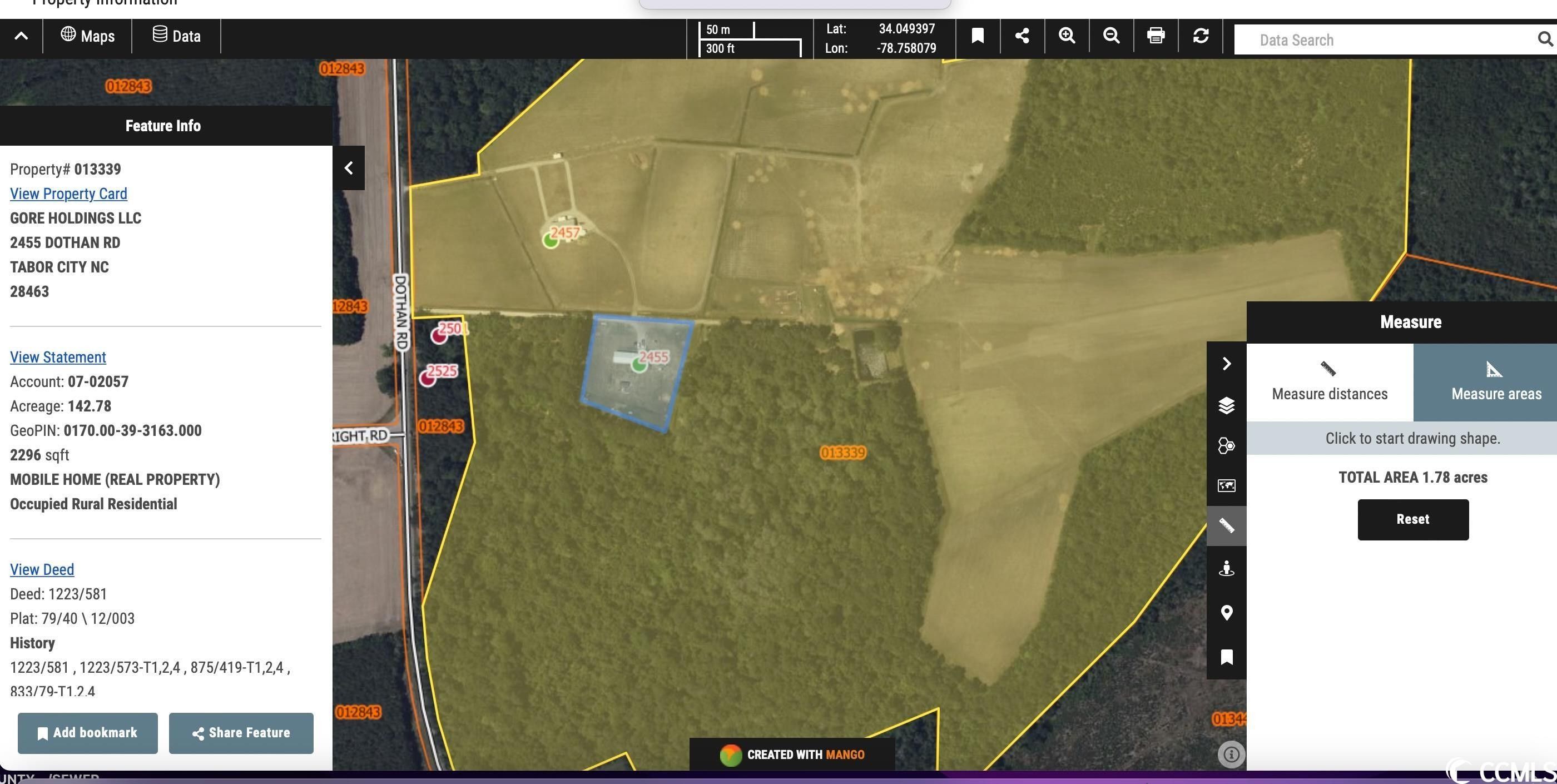This screenshot has width=1557, height=784.
Task: Share the map via the share icon
Action: pos(1022,36)
